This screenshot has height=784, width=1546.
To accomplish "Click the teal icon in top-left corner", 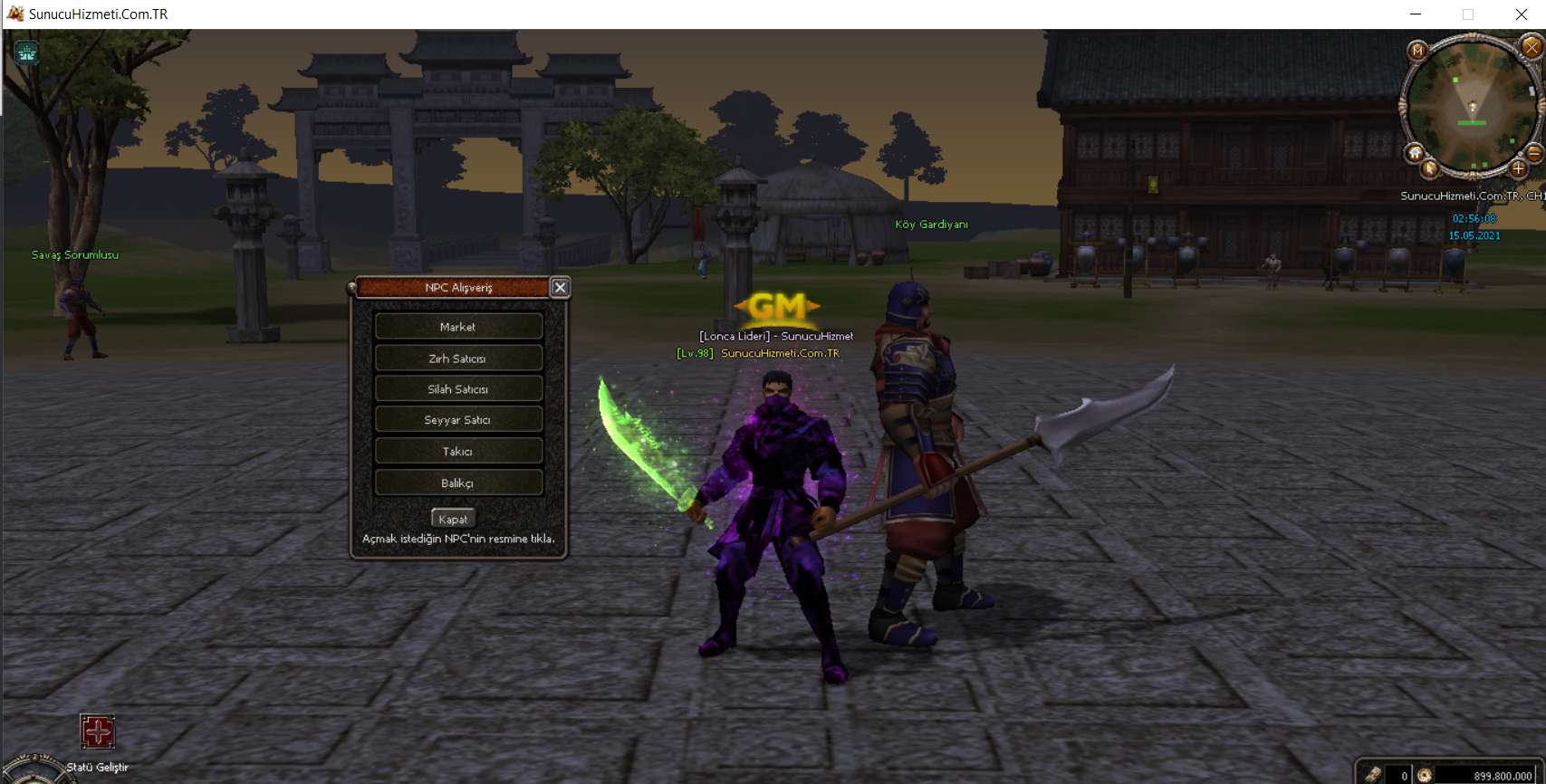I will tap(26, 53).
